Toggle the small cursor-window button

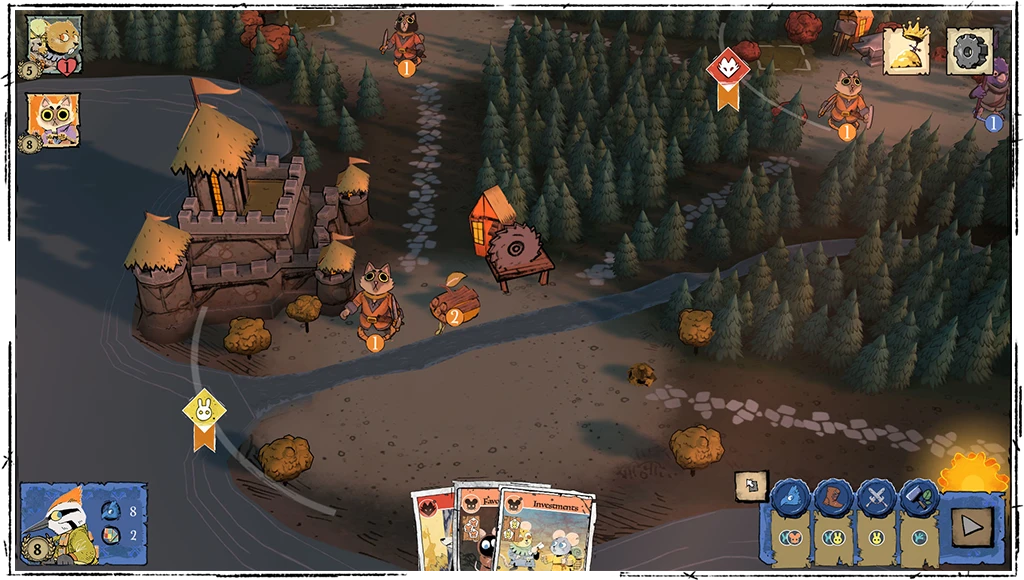(x=750, y=486)
